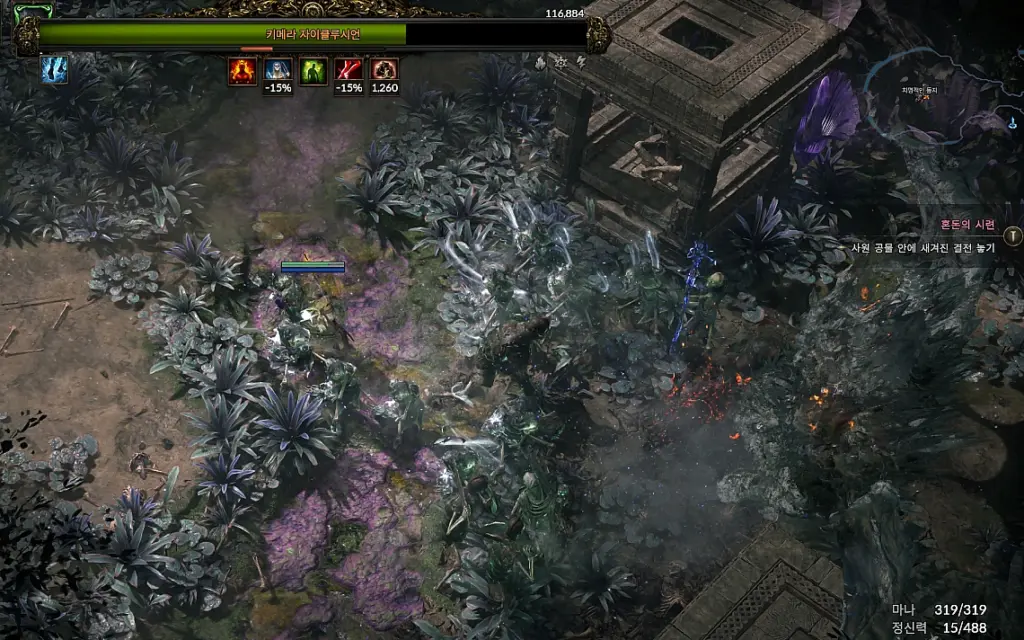Check the green silhouette debuff icon
The width and height of the screenshot is (1024, 640).
tap(313, 70)
